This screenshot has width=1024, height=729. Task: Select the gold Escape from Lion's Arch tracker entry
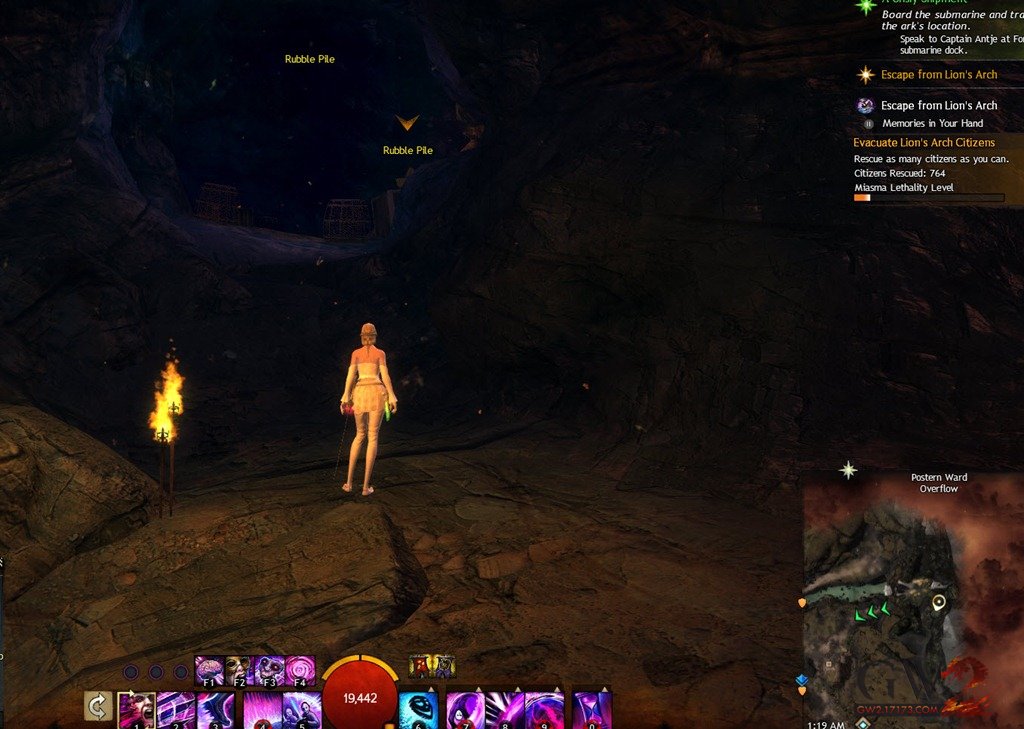pyautogui.click(x=938, y=75)
